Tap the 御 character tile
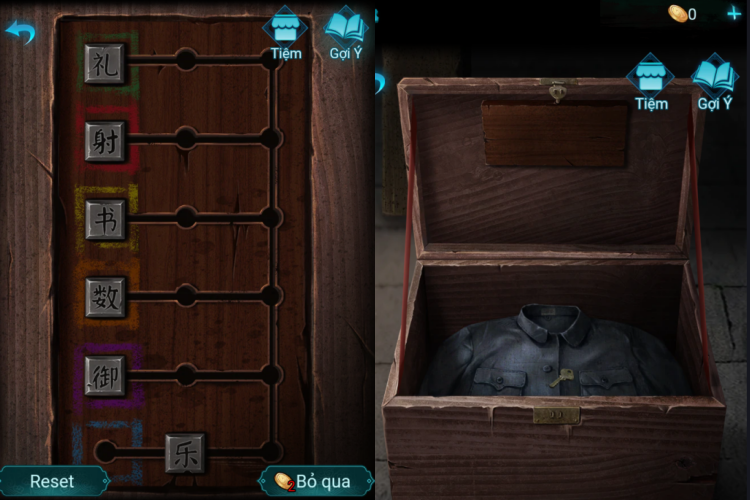This screenshot has height=500, width=750. (x=105, y=375)
